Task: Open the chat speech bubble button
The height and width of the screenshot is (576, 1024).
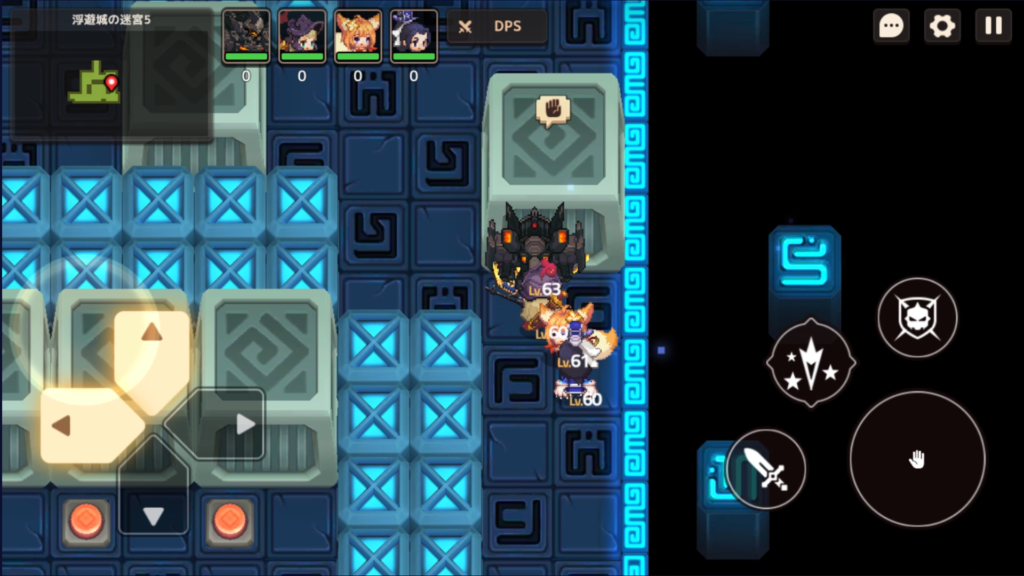Action: pos(891,26)
